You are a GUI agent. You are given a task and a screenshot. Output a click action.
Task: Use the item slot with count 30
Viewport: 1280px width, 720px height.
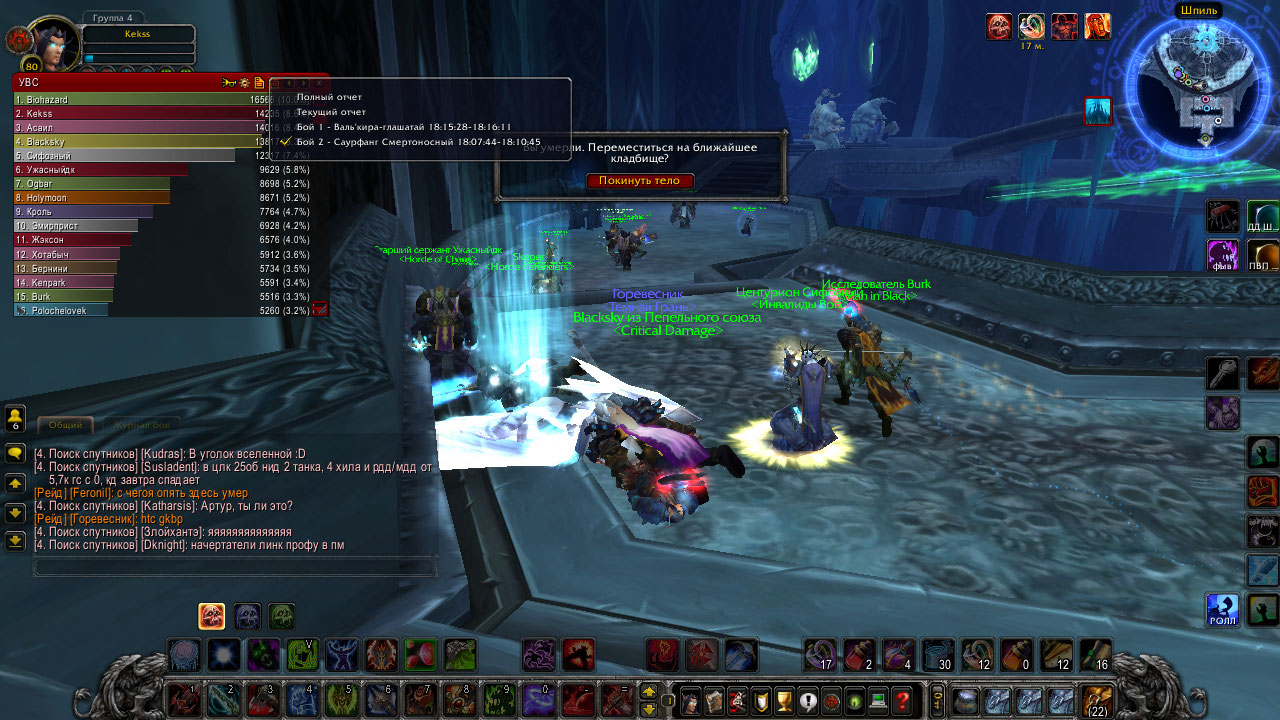[937, 654]
